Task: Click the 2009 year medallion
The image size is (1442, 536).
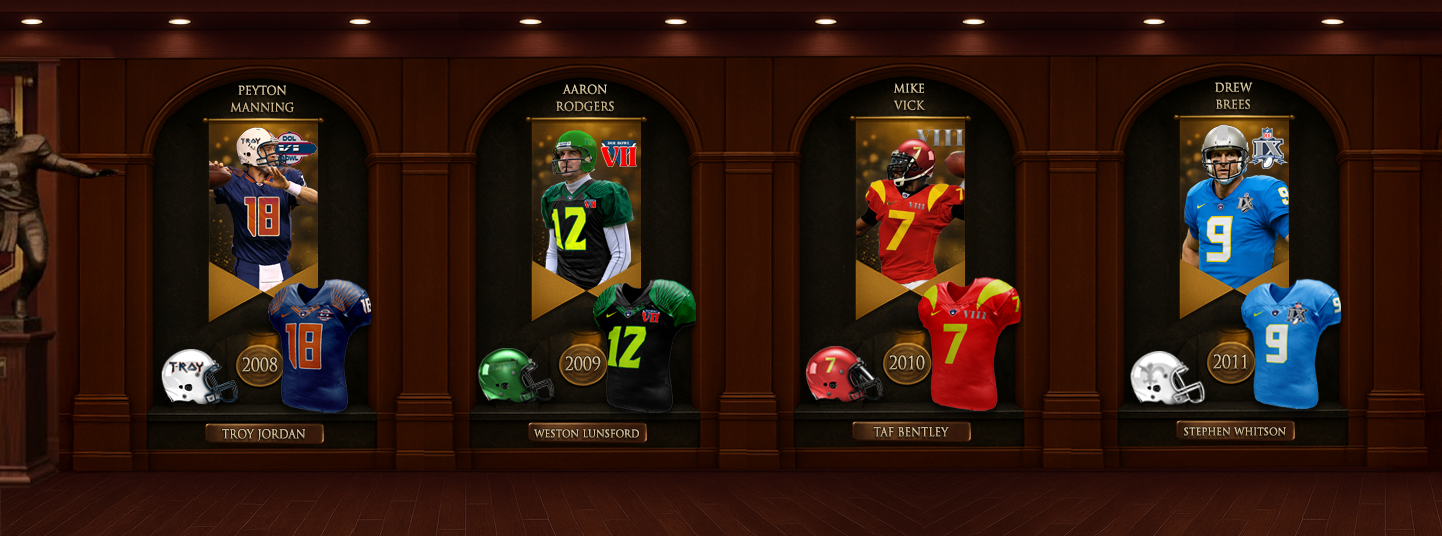Action: [582, 364]
